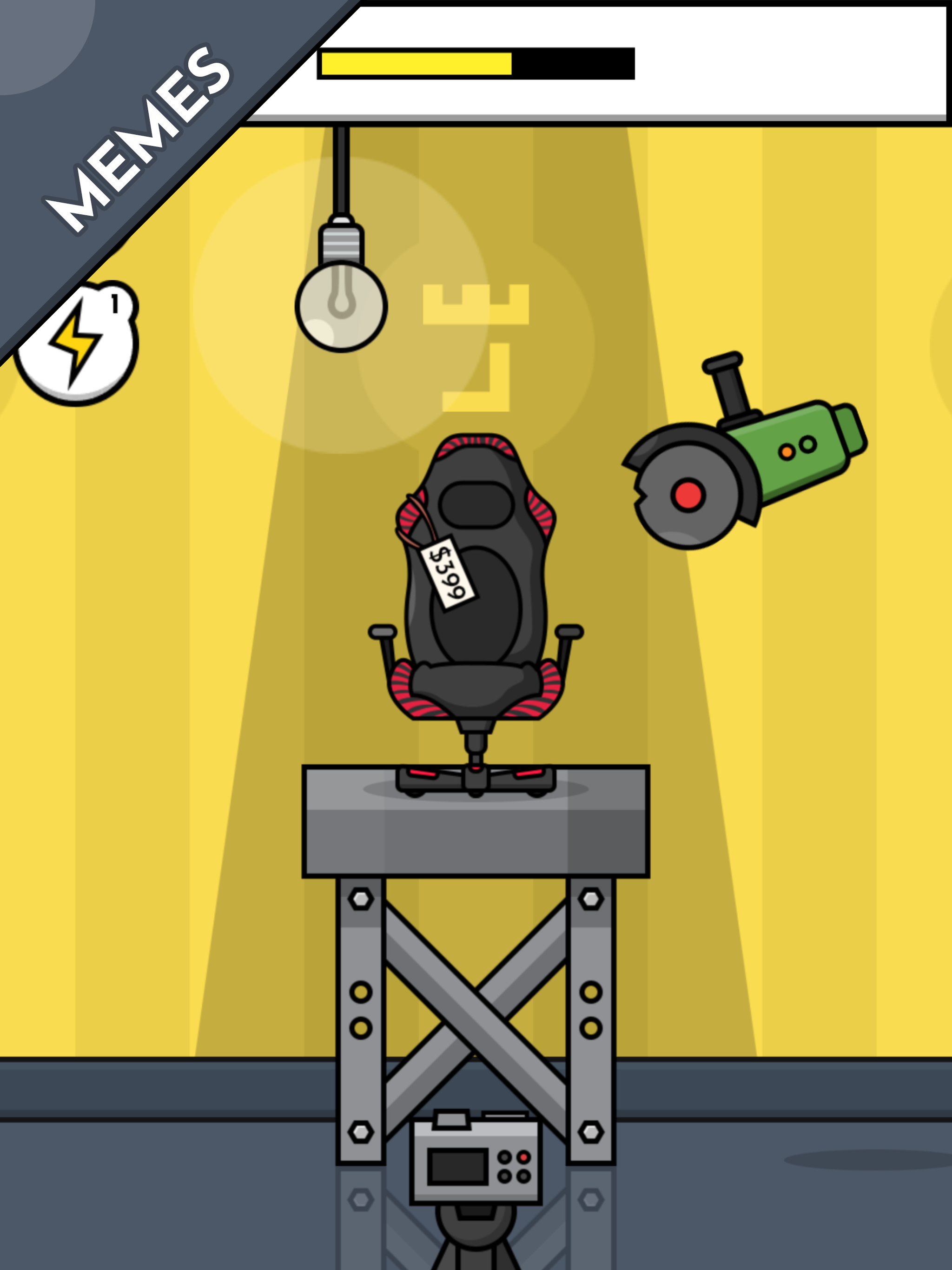
Task: Tap the grinder's red center disc
Action: (x=689, y=496)
